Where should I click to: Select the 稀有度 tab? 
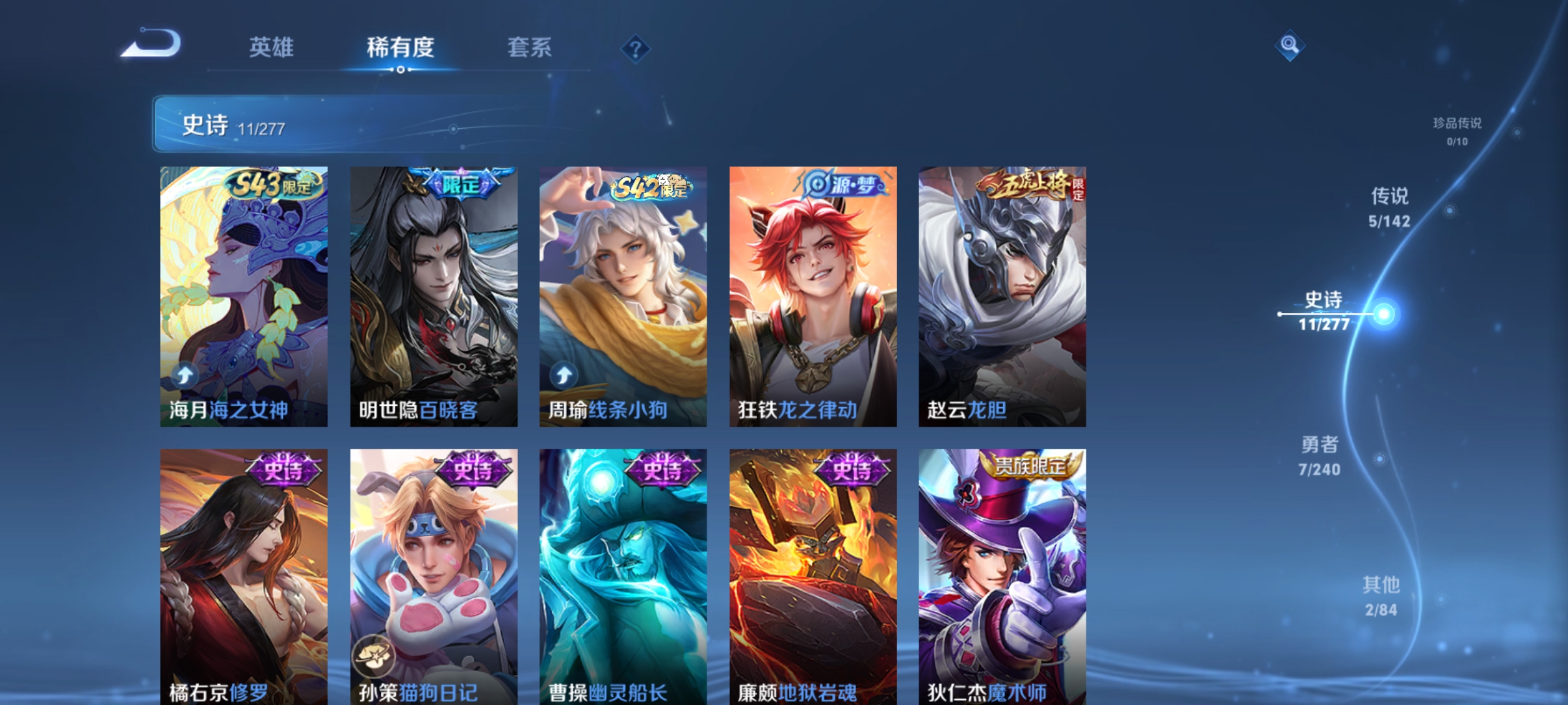tap(400, 47)
